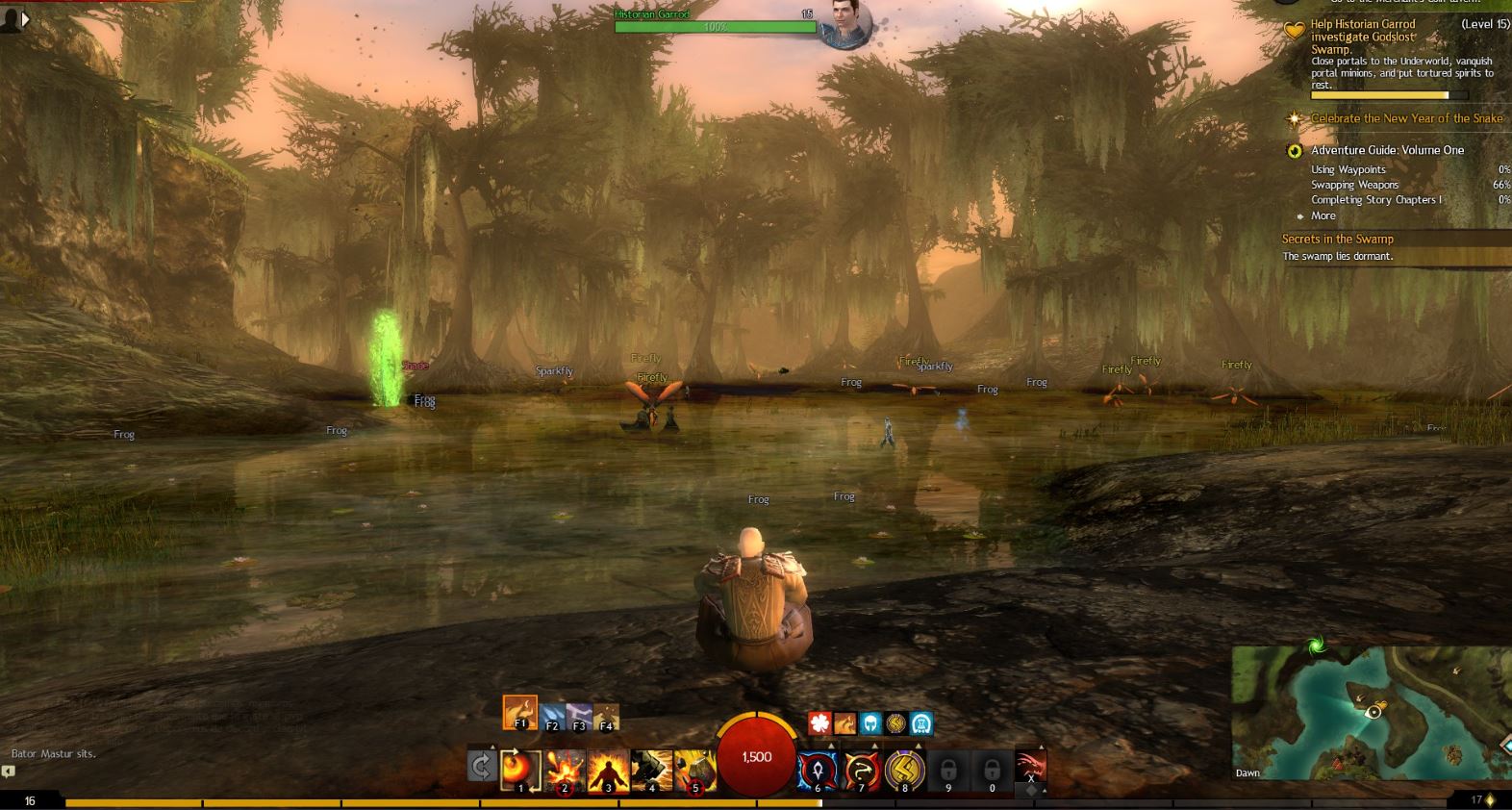Open the minimap in the corner

[1372, 712]
